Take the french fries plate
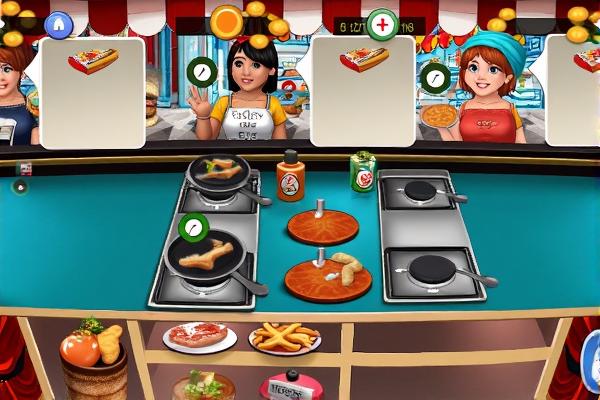 coord(285,338)
